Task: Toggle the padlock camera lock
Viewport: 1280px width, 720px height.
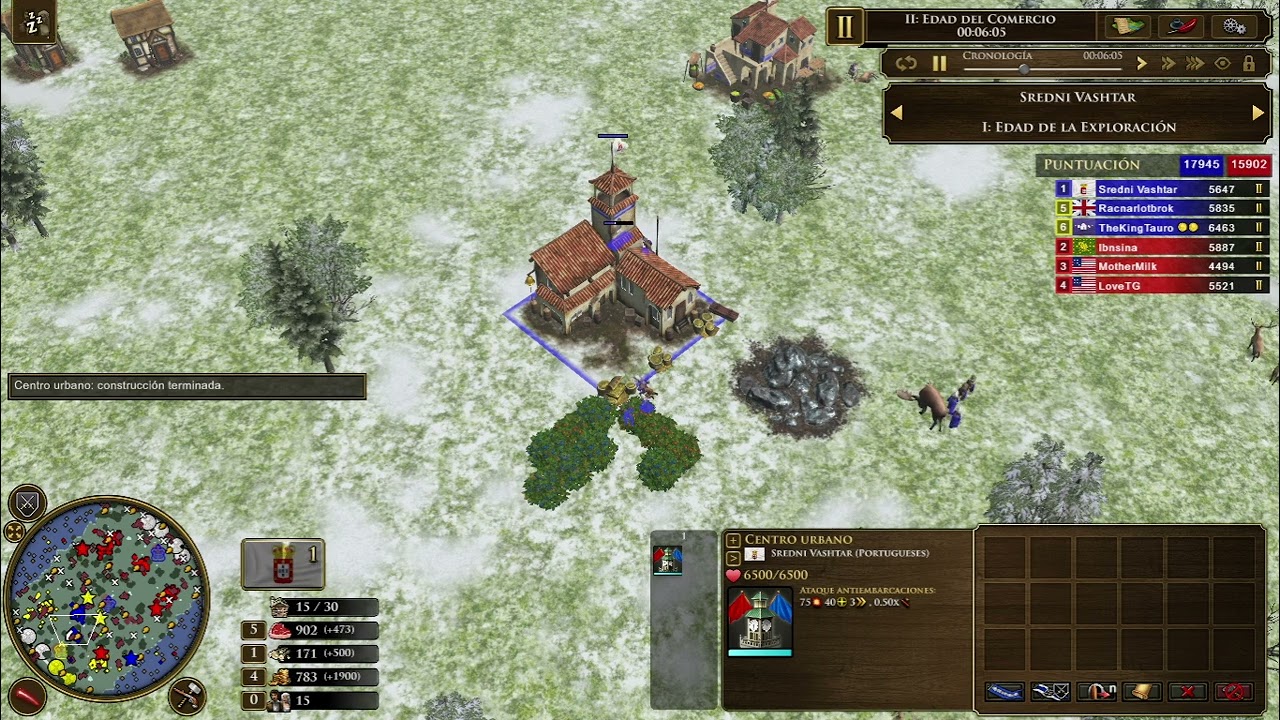Action: coord(1248,64)
